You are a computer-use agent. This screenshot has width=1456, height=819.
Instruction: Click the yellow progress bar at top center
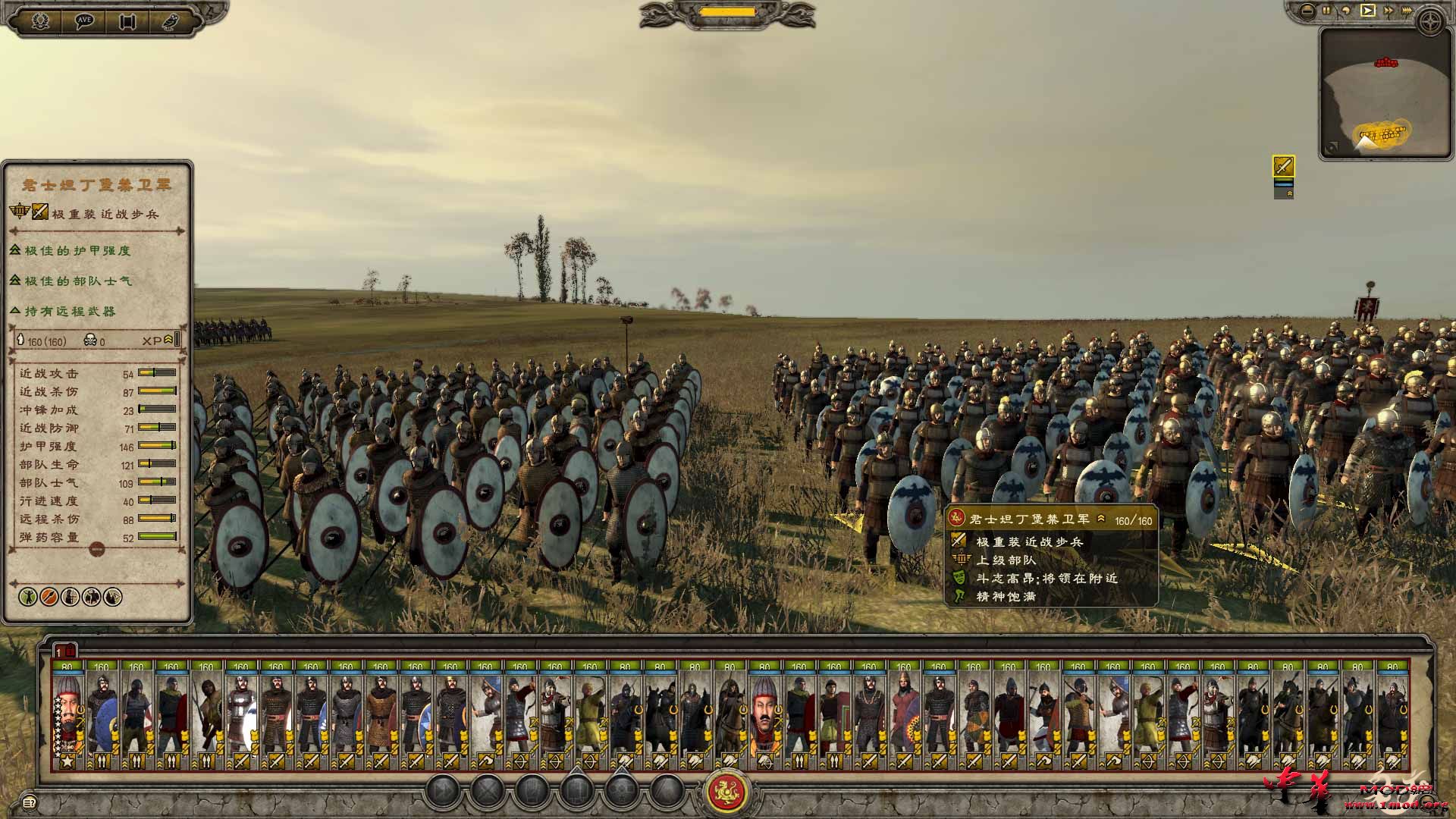pyautogui.click(x=726, y=11)
